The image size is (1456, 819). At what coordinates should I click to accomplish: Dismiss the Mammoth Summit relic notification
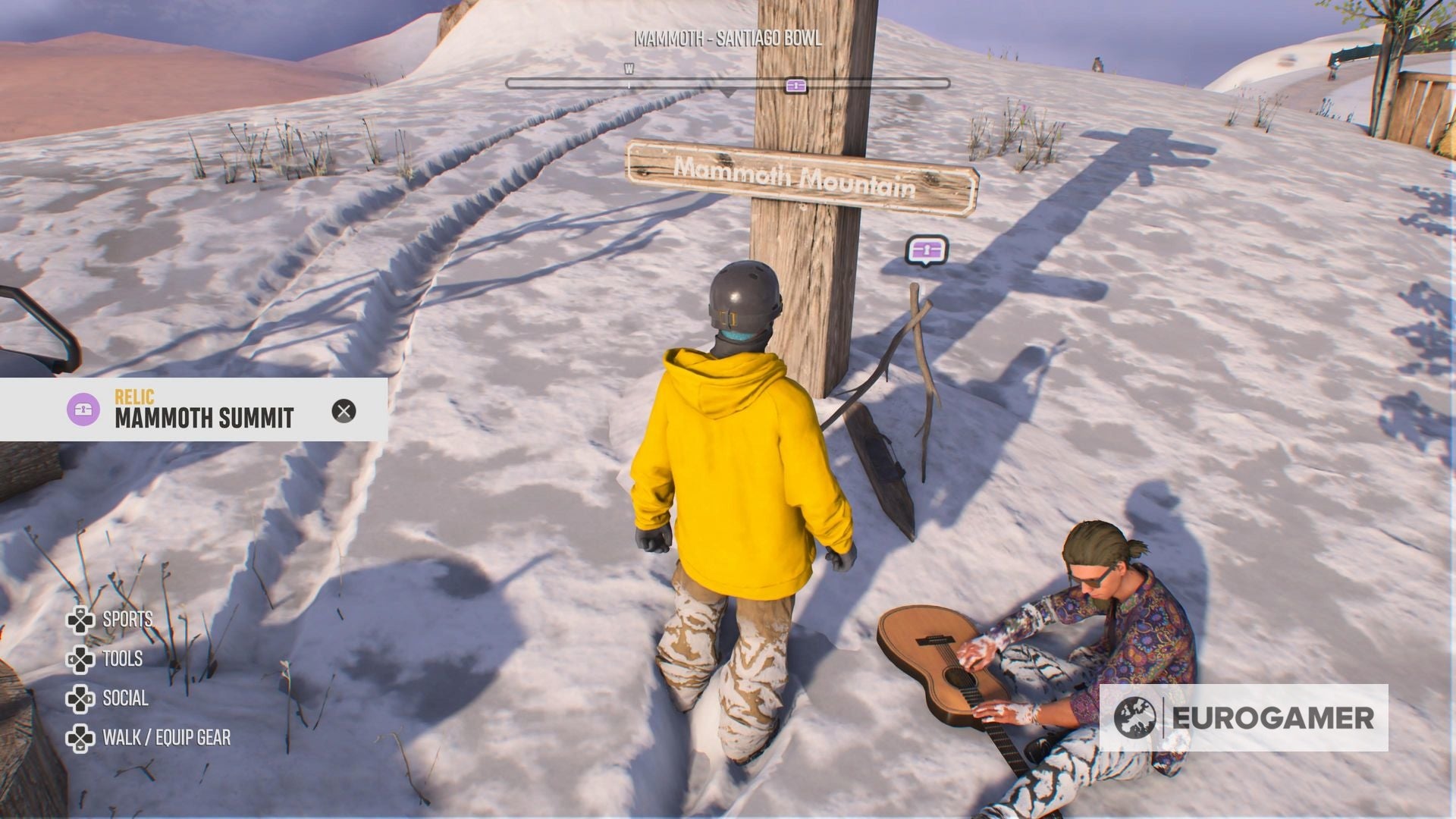point(345,413)
